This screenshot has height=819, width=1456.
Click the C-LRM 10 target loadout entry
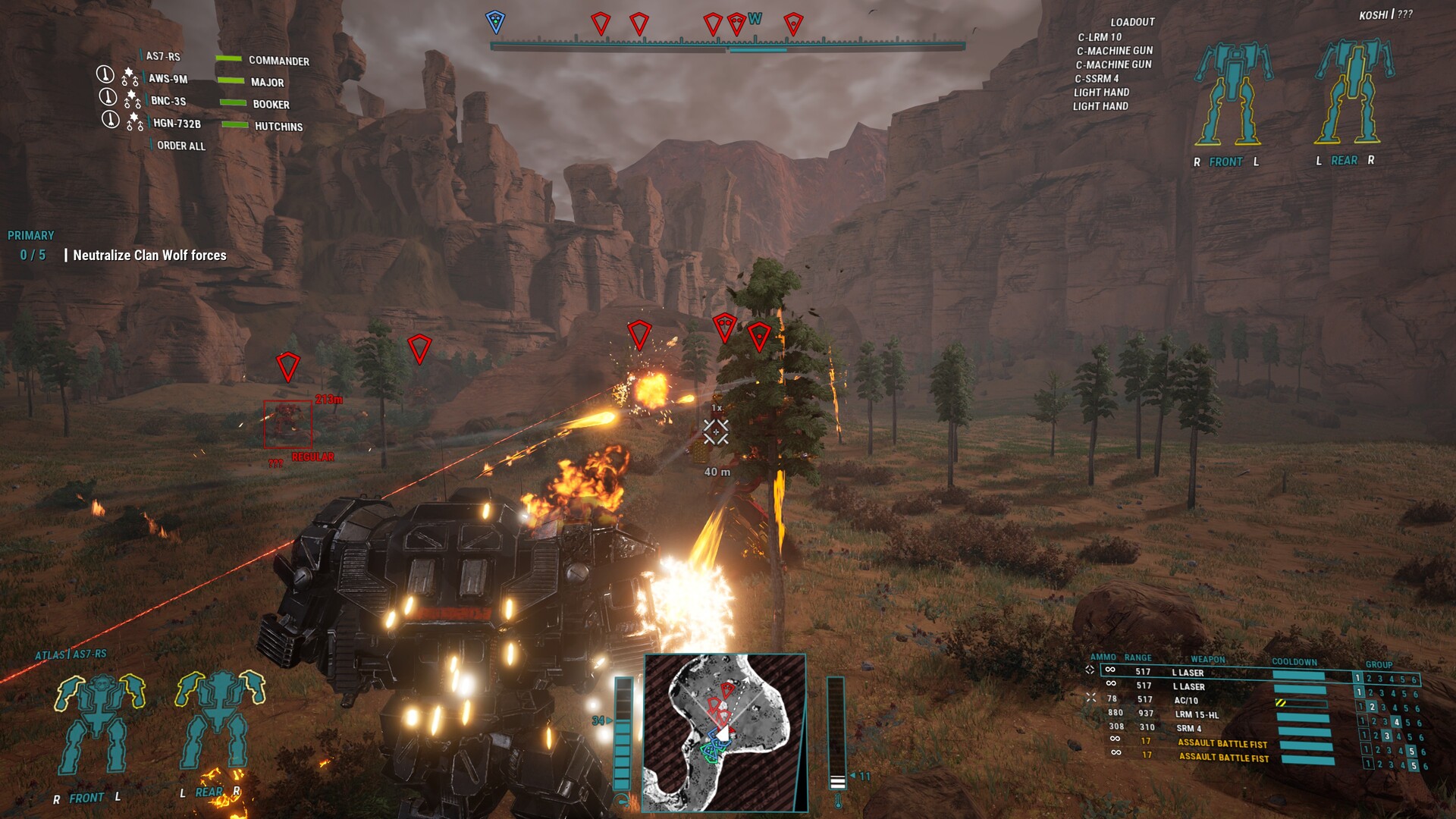[1100, 37]
